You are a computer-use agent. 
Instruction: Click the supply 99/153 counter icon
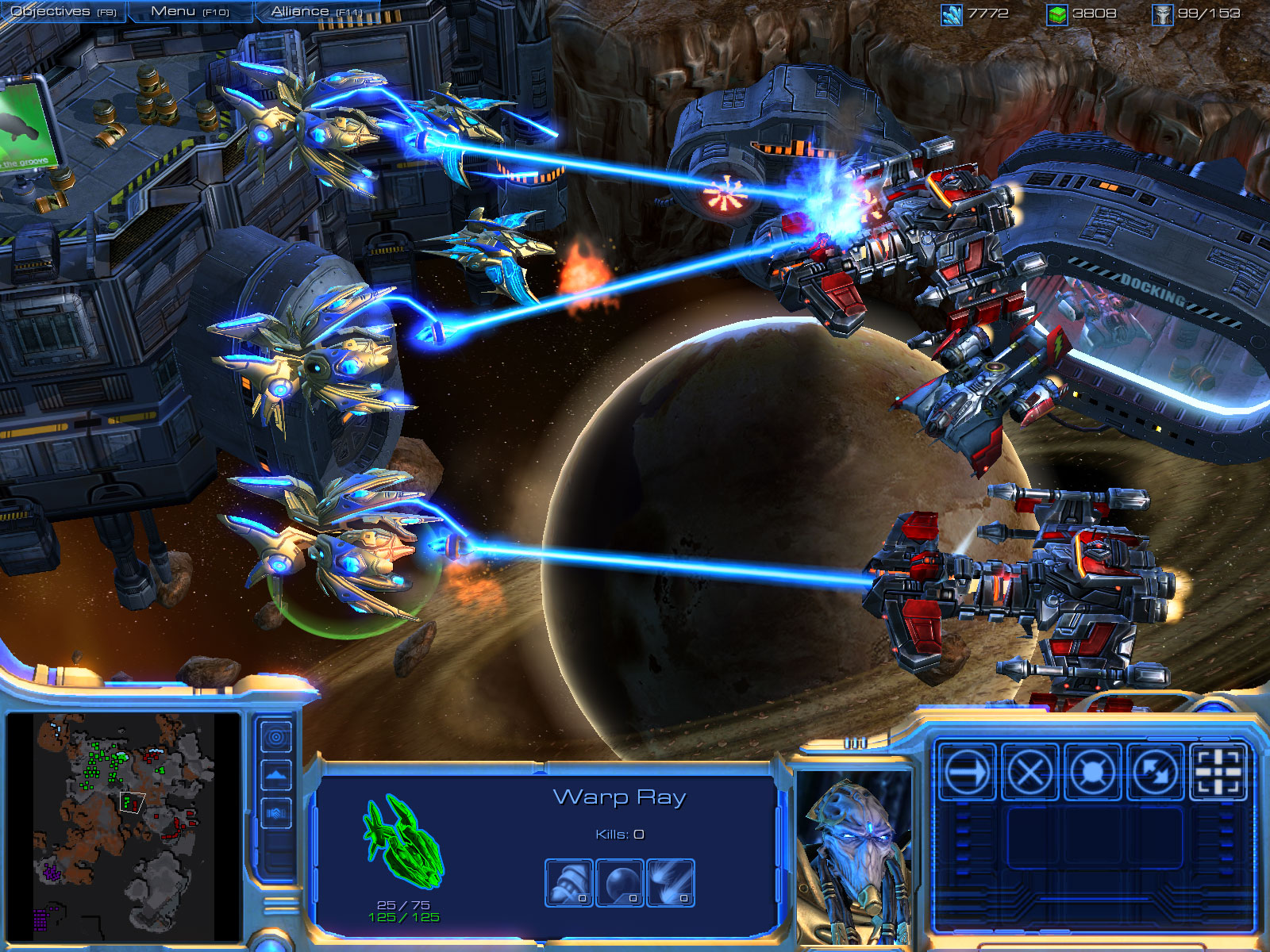click(x=1164, y=12)
